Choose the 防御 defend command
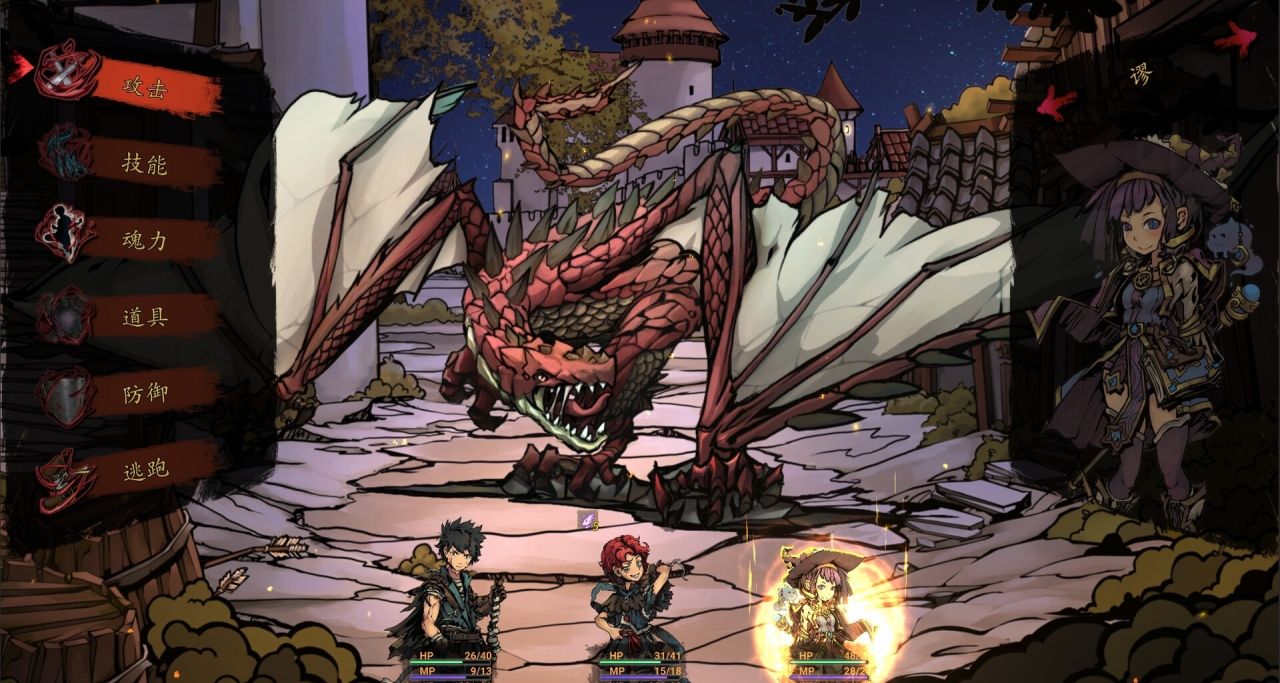The height and width of the screenshot is (683, 1280). tap(145, 393)
